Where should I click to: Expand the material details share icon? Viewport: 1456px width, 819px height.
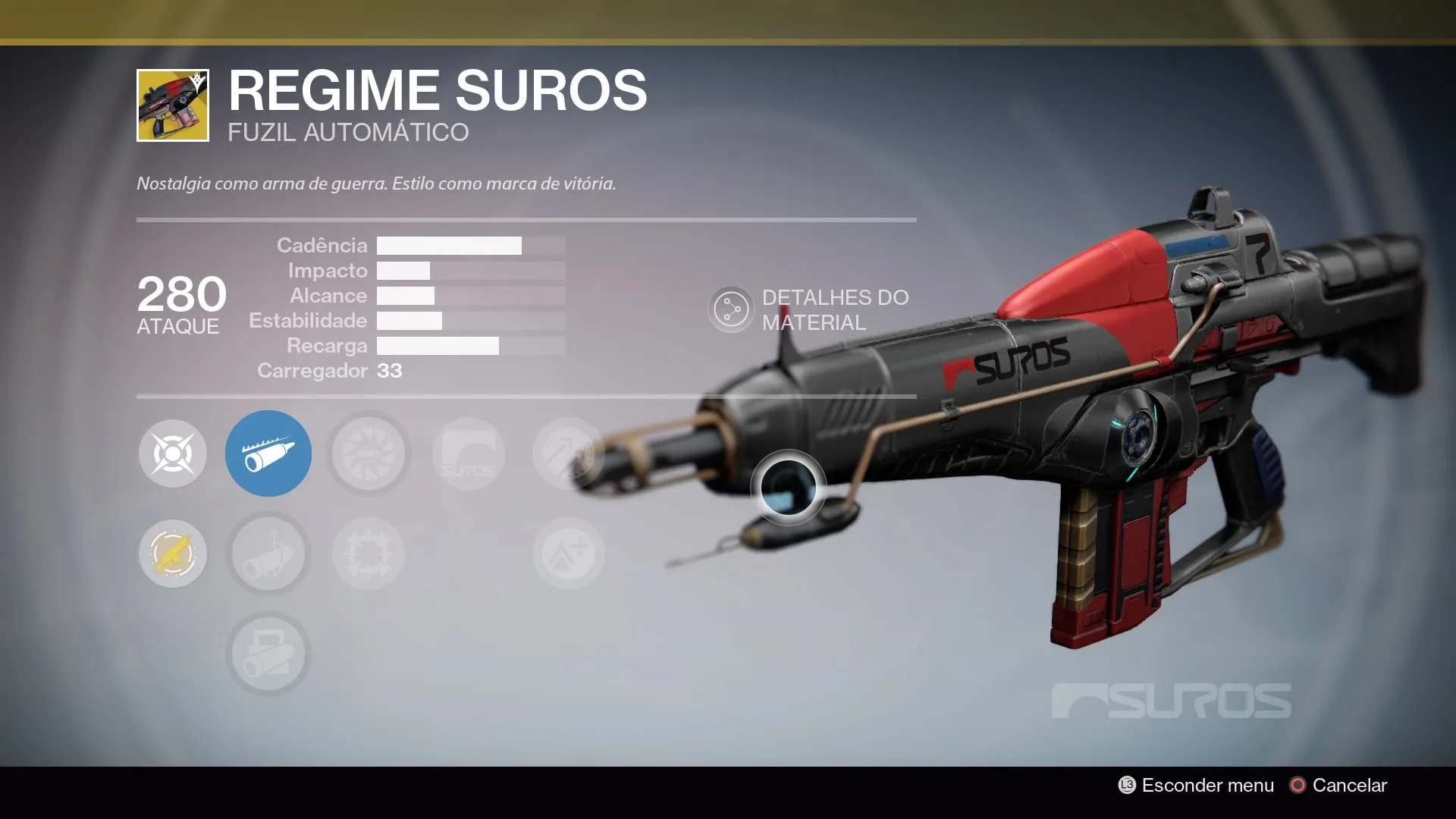(x=730, y=309)
